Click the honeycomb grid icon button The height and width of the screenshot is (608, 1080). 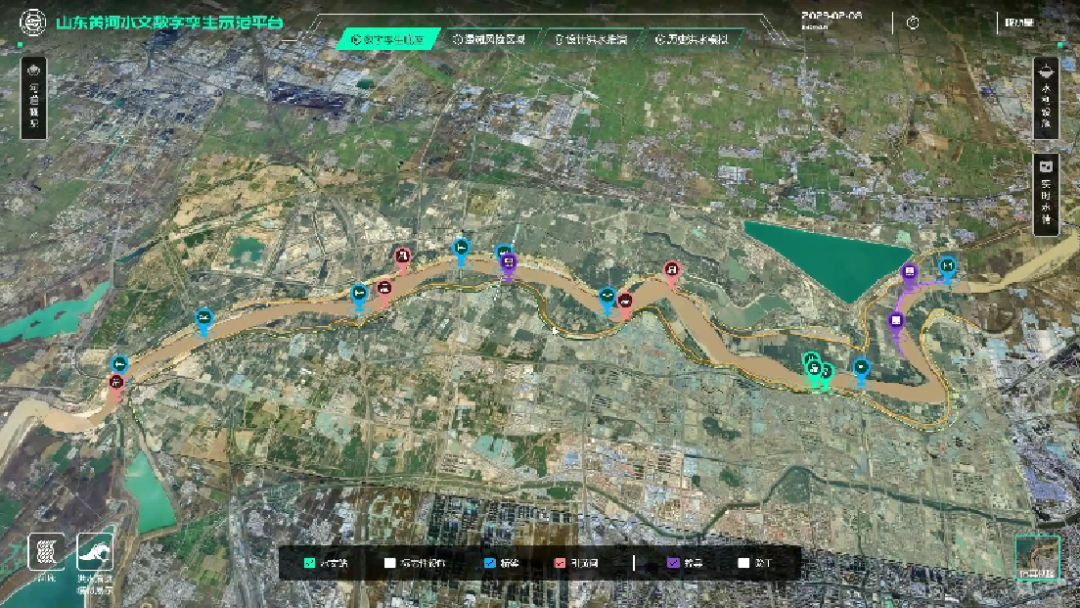click(x=46, y=552)
